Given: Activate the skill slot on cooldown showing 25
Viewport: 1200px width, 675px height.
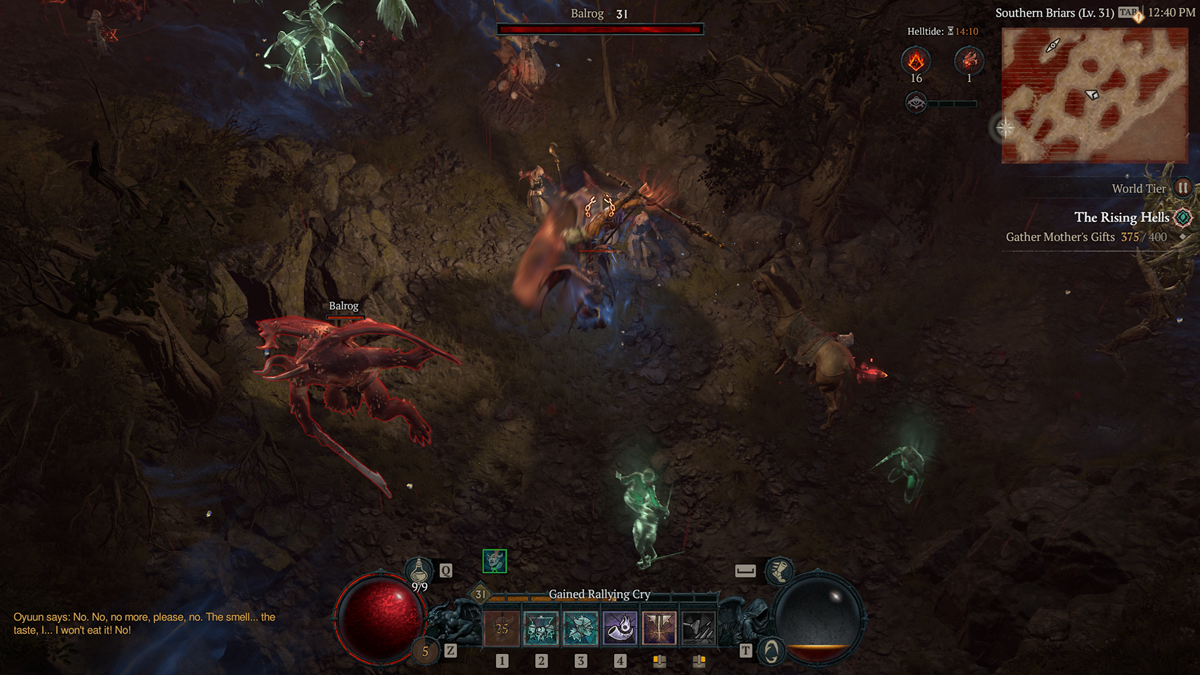Looking at the screenshot, I should tap(502, 628).
